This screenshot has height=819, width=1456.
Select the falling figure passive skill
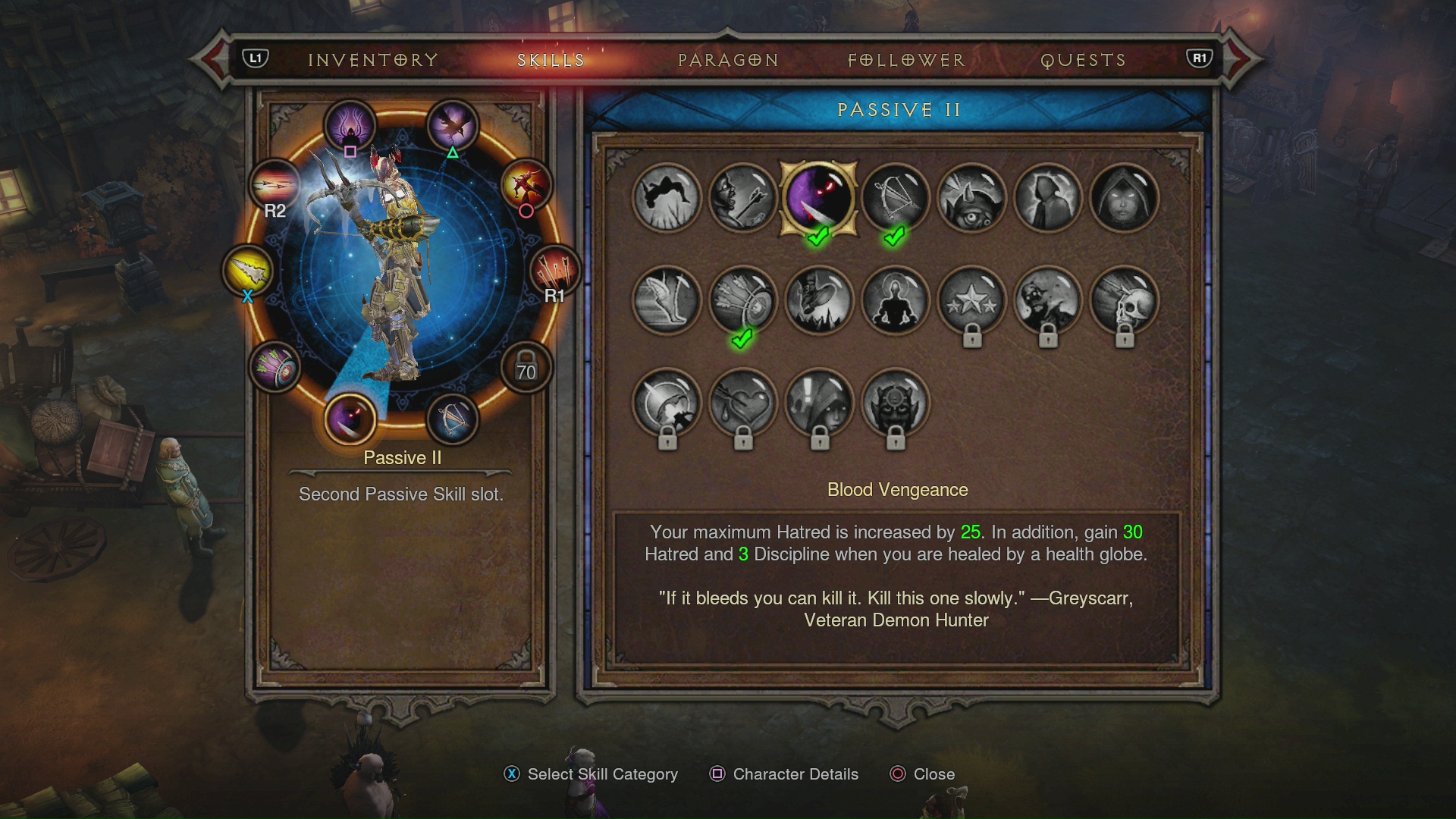tap(667, 198)
